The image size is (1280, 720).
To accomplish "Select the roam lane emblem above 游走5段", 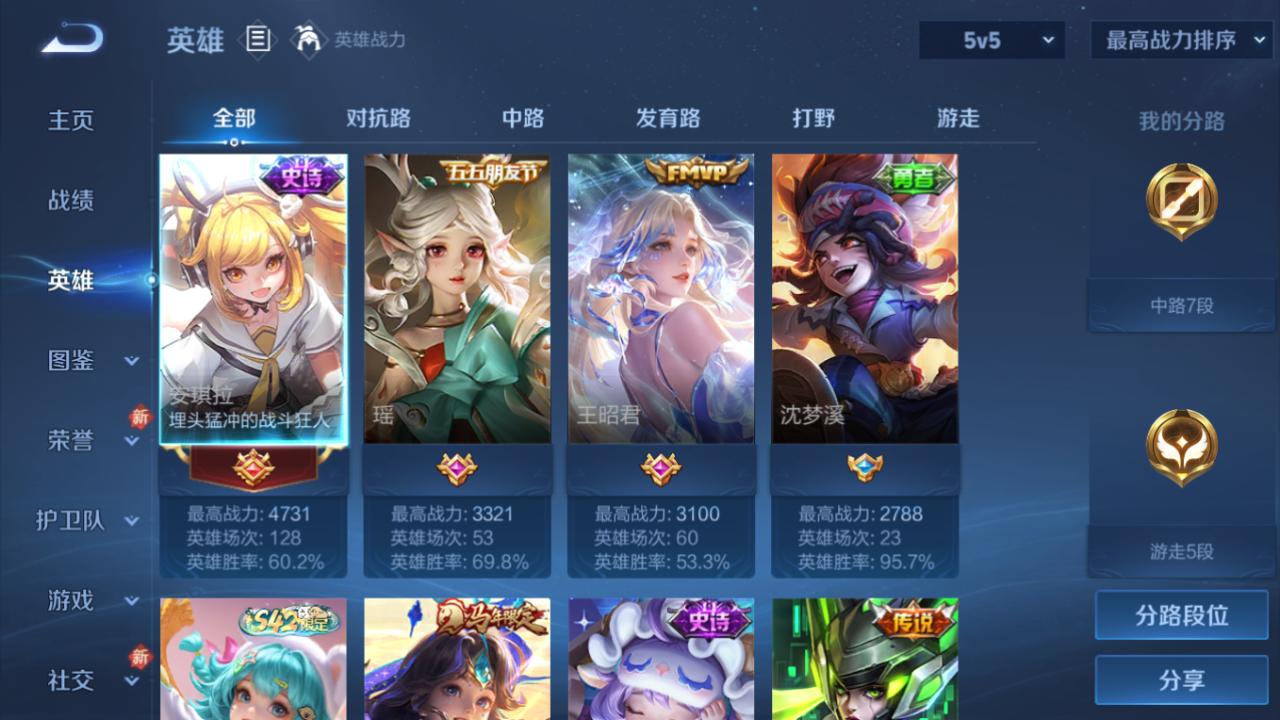I will coord(1180,449).
